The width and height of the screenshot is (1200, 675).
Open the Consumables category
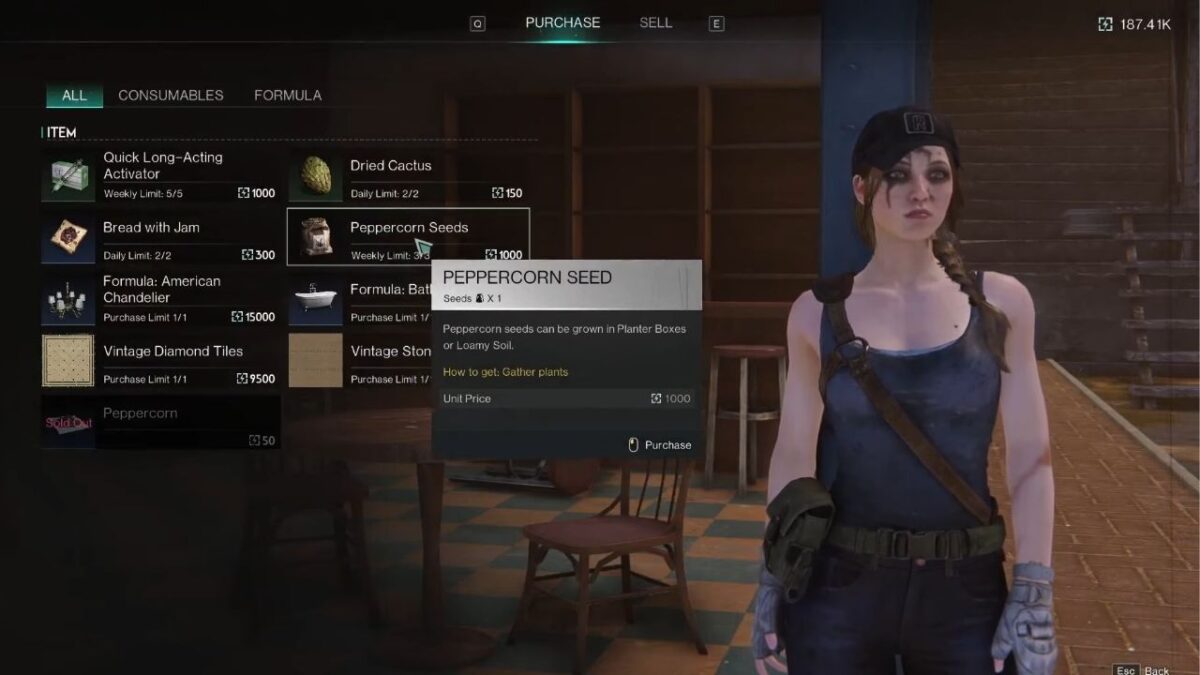click(x=171, y=96)
